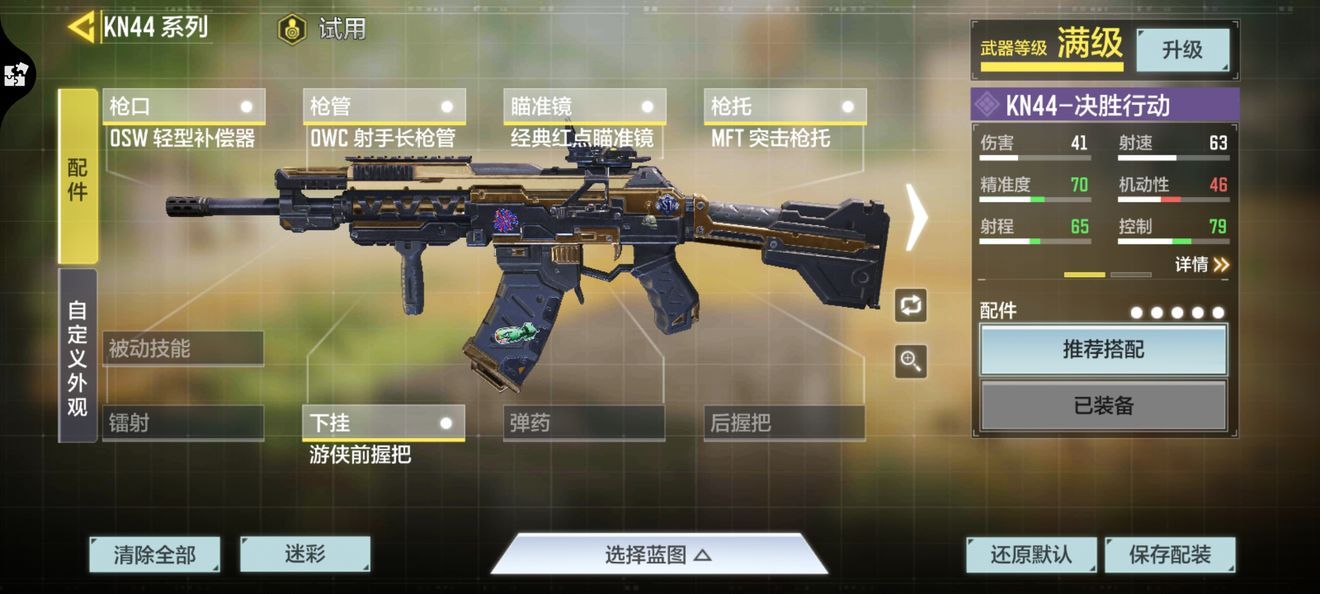Go back using the yellow arrow
The image size is (1320, 594).
[81, 27]
